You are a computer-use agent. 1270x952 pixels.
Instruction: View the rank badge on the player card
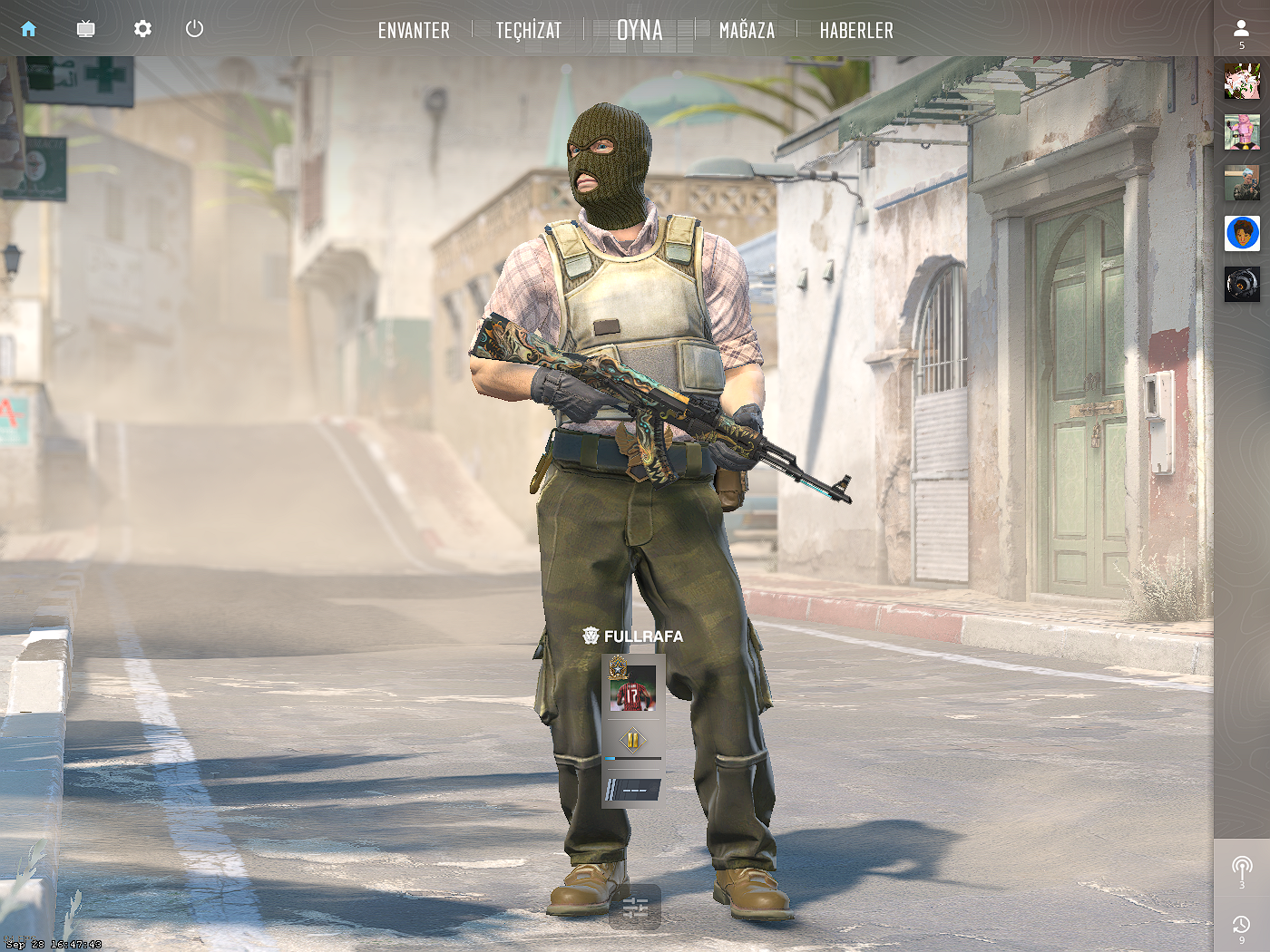[632, 741]
